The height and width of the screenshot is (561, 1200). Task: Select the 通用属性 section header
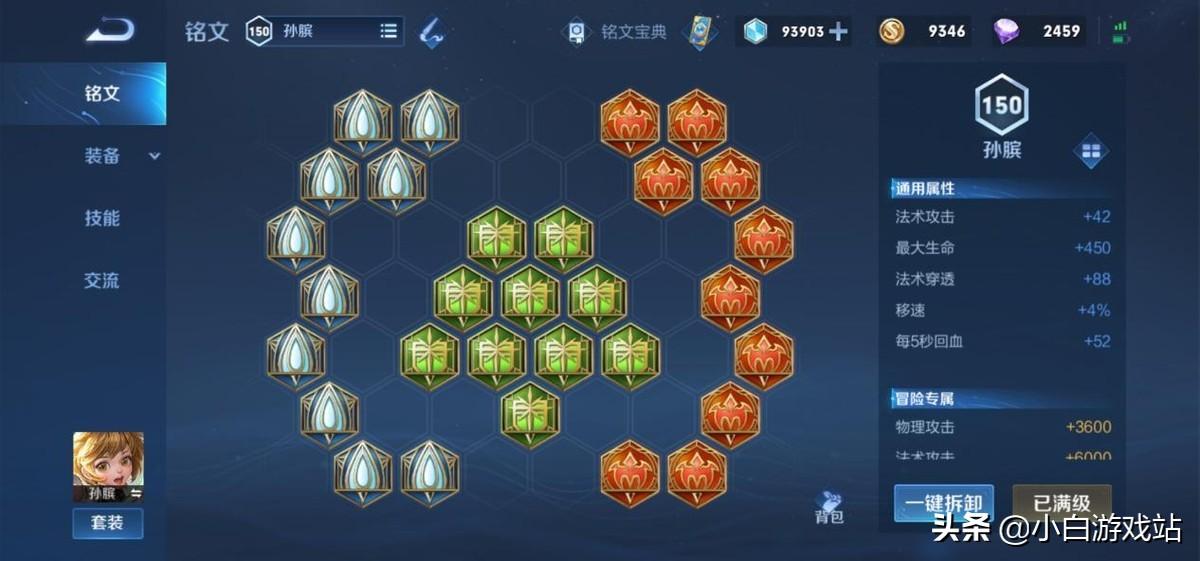coord(925,188)
